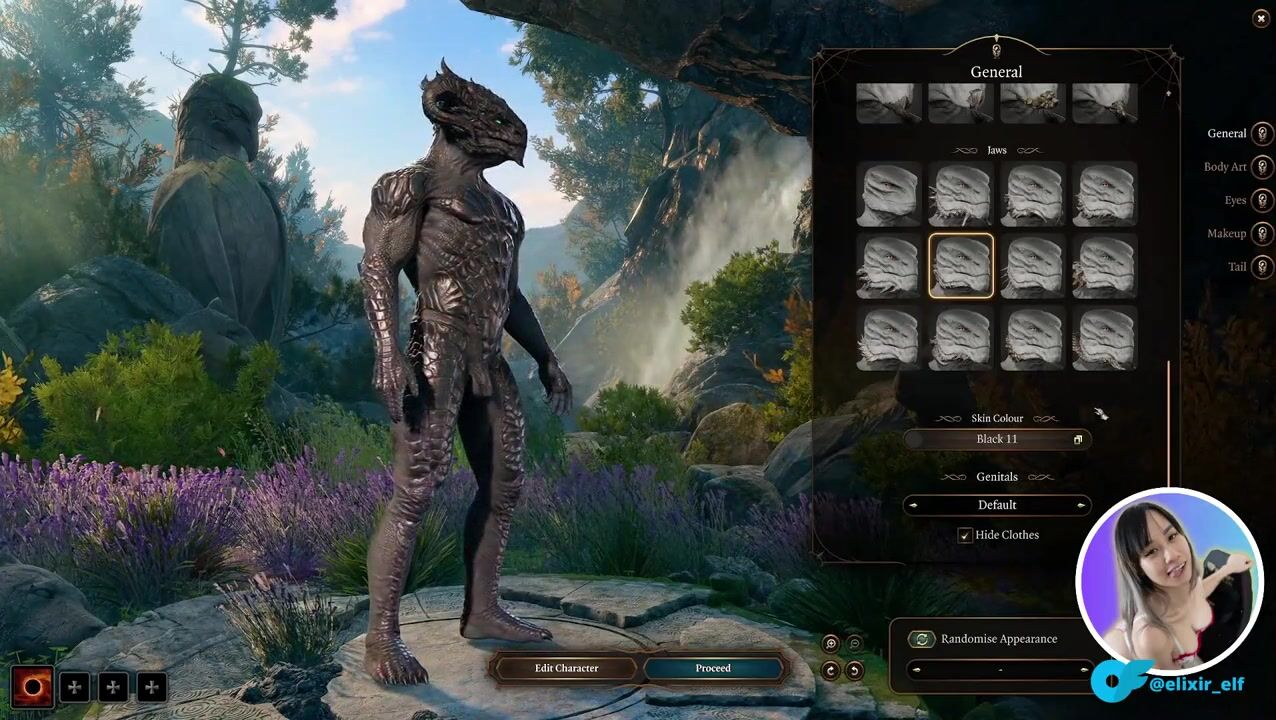
Task: Zoom out from the character model
Action: 854,644
